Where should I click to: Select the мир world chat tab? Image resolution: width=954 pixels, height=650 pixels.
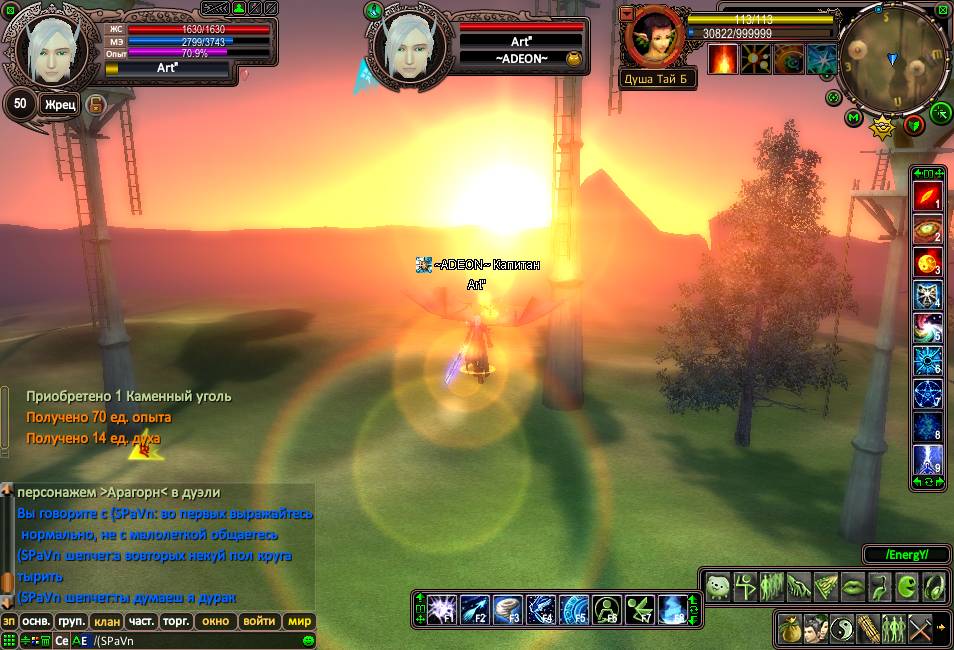click(299, 621)
